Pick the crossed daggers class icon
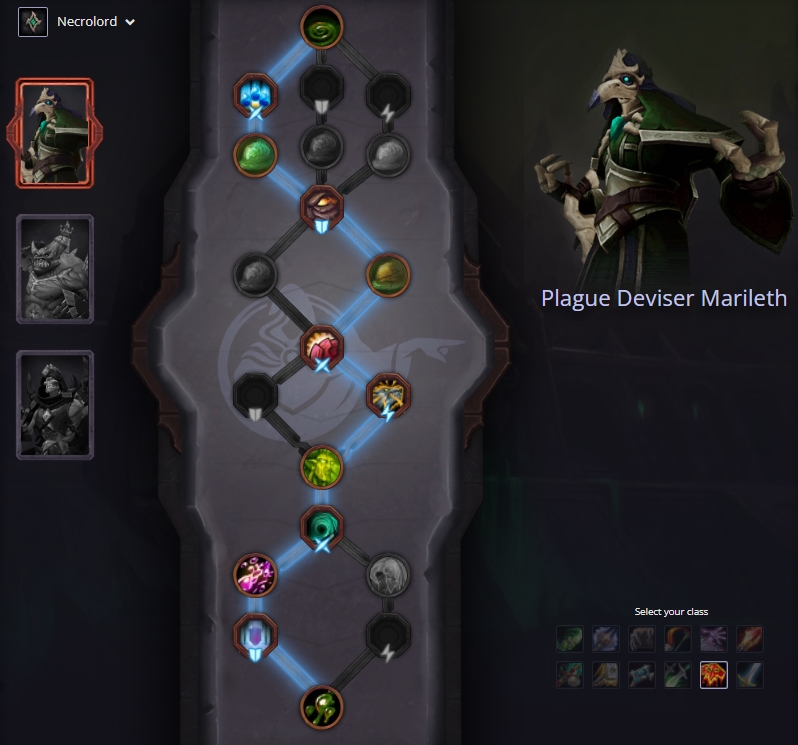This screenshot has height=745, width=798. pyautogui.click(x=677, y=675)
